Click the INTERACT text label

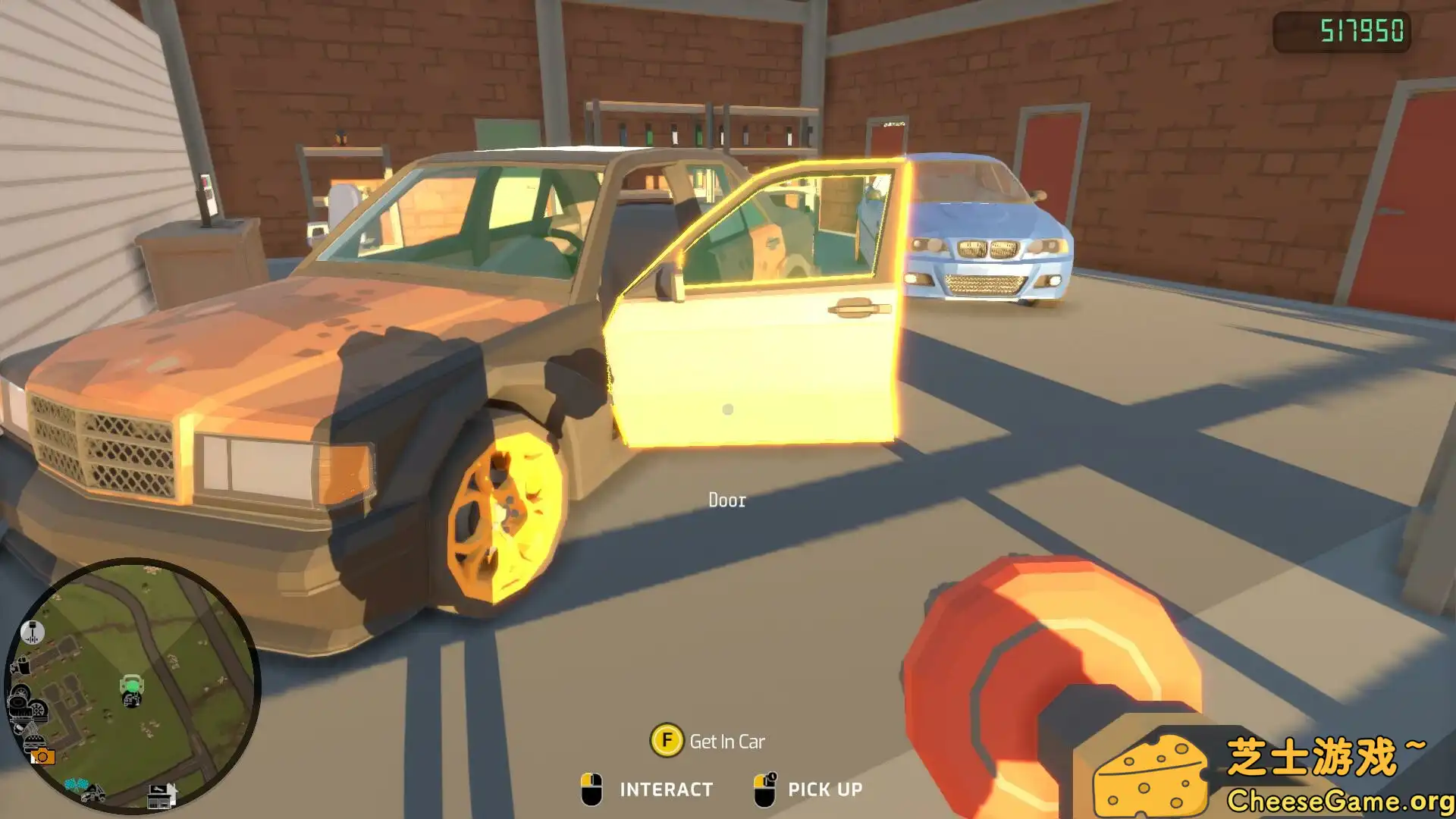click(664, 789)
